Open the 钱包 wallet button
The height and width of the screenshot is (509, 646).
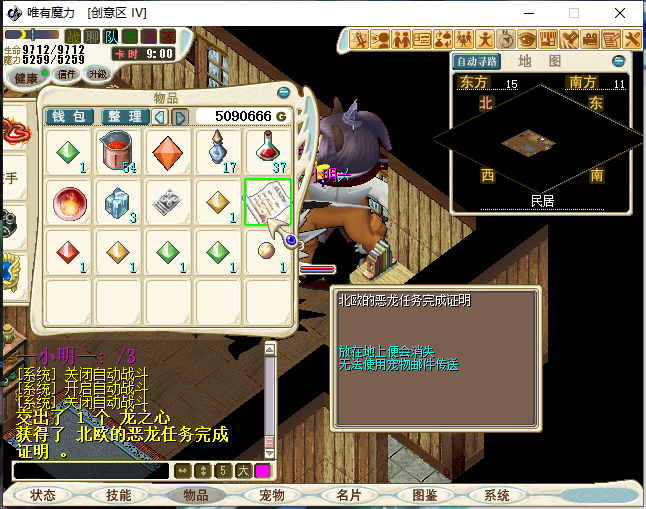71,117
